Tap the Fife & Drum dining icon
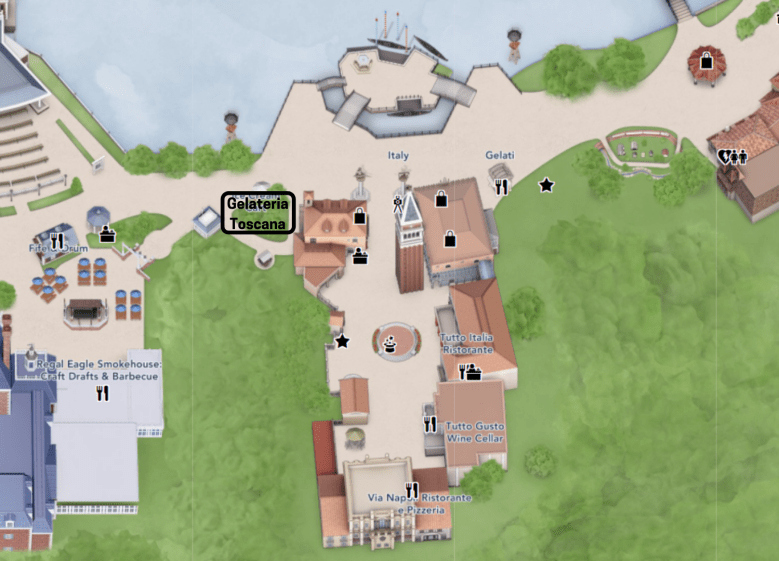Screen dimensions: 779x561 coord(57,241)
